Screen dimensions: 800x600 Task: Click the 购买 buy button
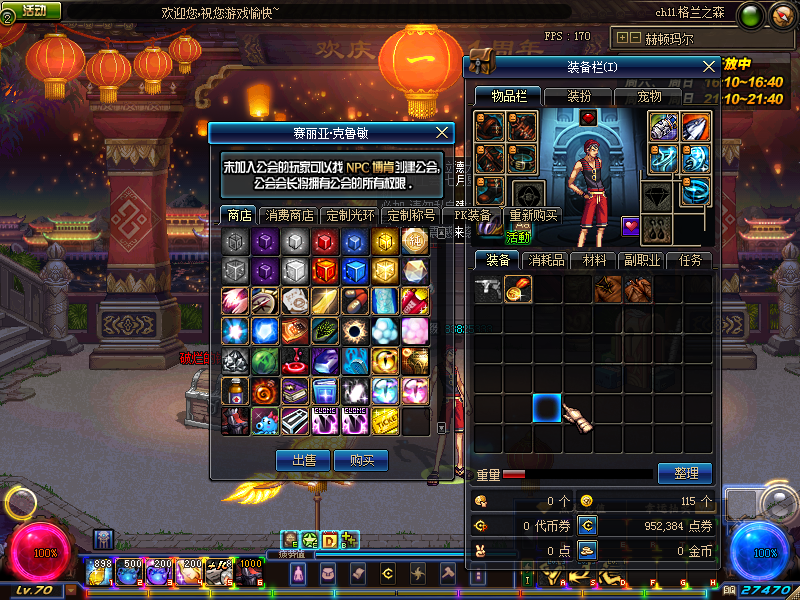coord(361,460)
